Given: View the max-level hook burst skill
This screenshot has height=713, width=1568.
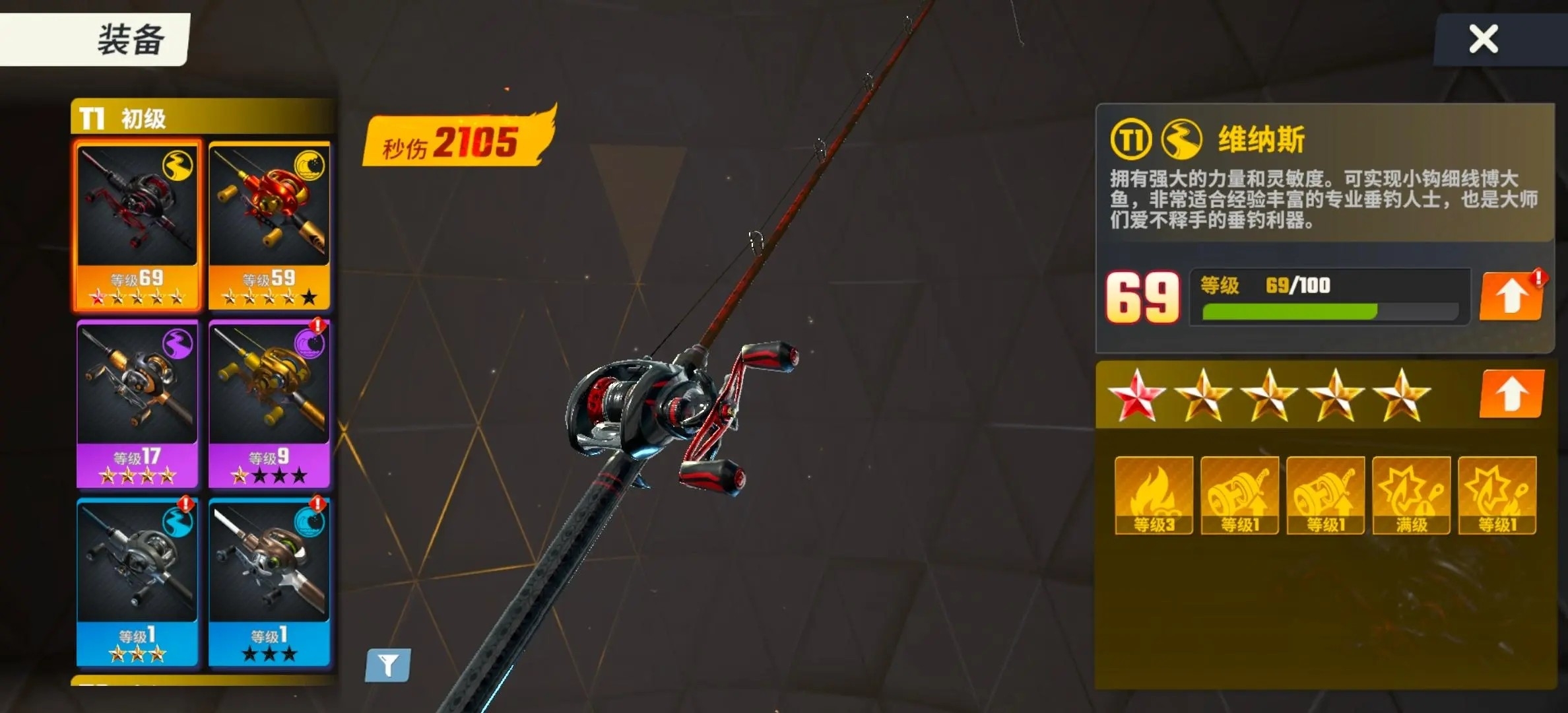Looking at the screenshot, I should 1411,495.
